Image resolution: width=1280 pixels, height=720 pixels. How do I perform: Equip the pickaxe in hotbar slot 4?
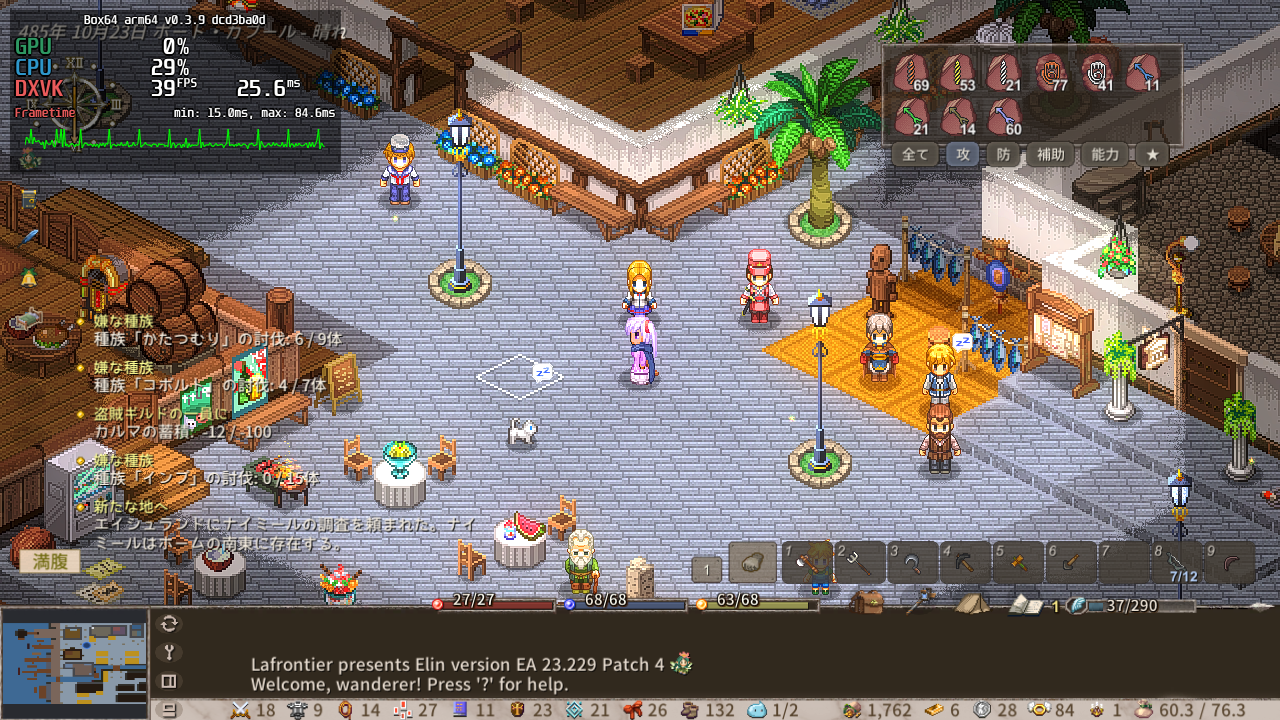coord(965,564)
